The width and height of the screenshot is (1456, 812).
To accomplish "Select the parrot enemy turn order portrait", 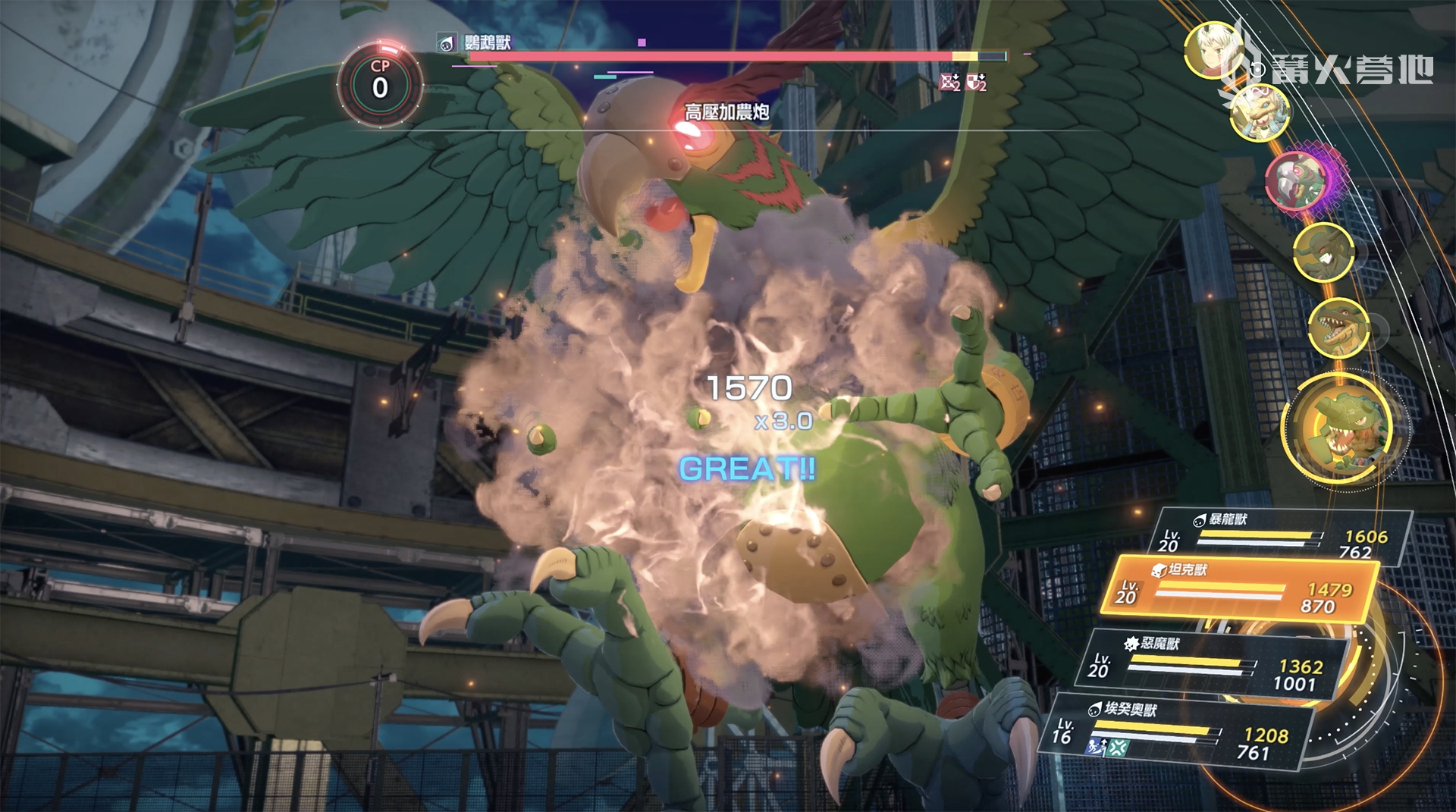I will [1300, 180].
